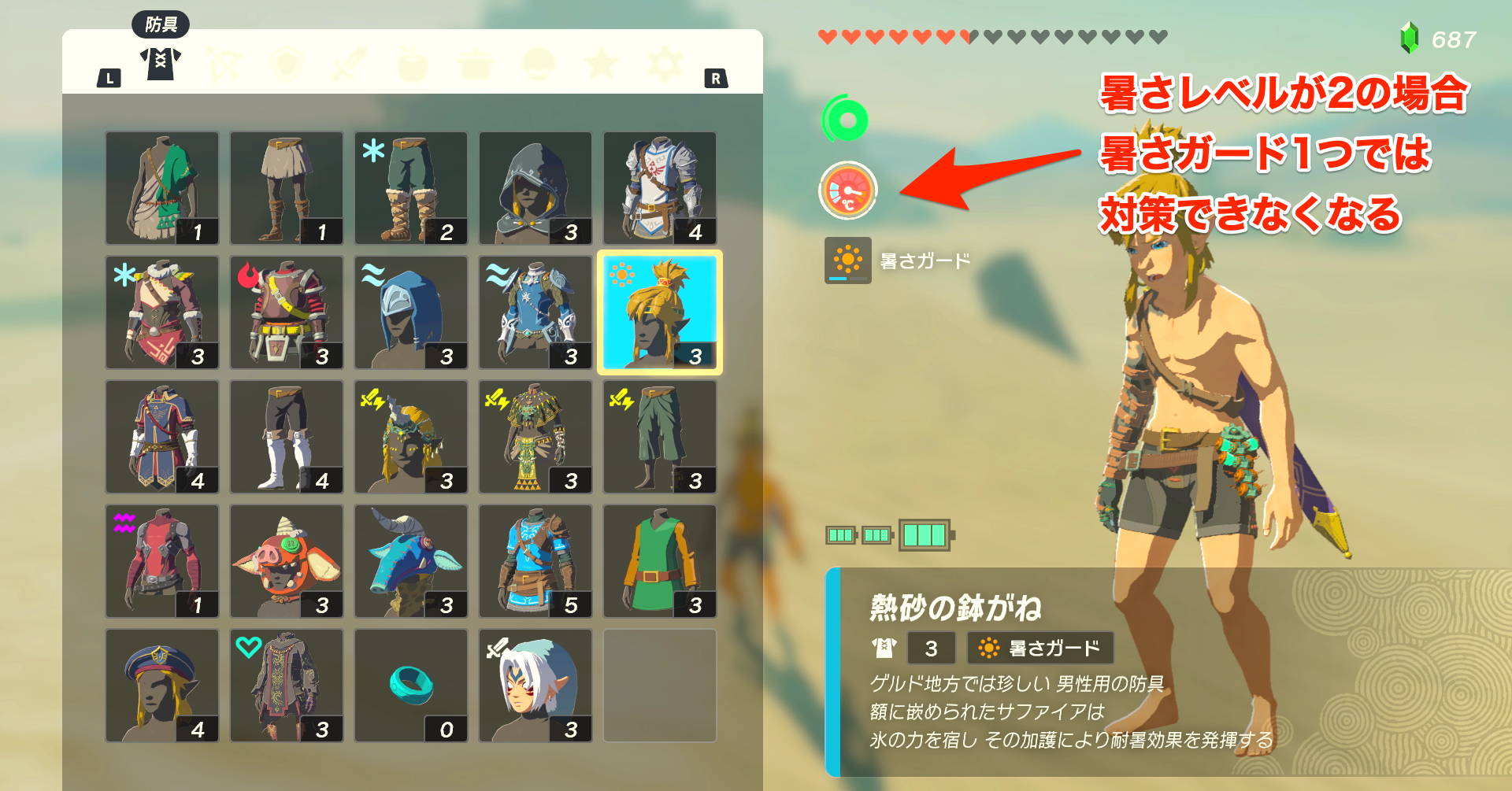This screenshot has height=791, width=1512.
Task: Toggle equip the flame-marked fireproof armor
Action: point(286,311)
